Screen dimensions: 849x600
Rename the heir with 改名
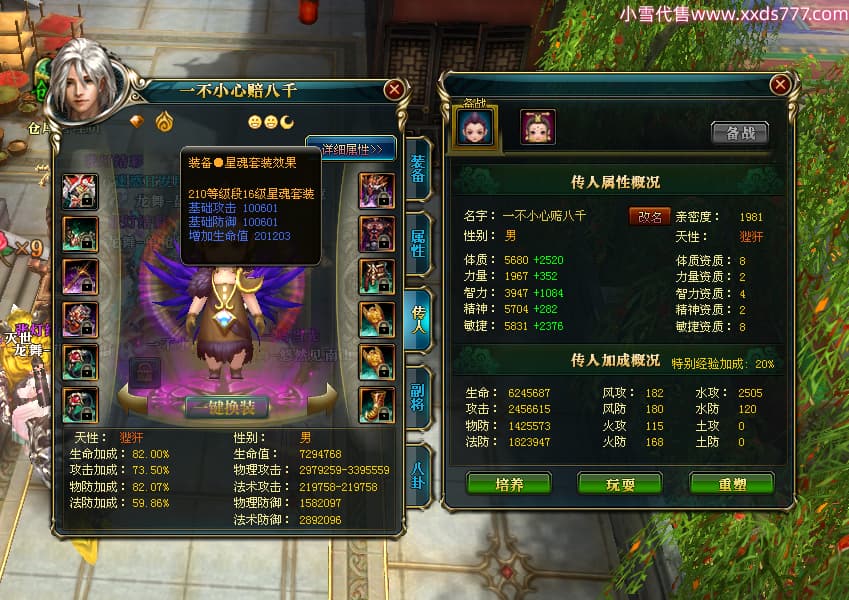pos(649,216)
